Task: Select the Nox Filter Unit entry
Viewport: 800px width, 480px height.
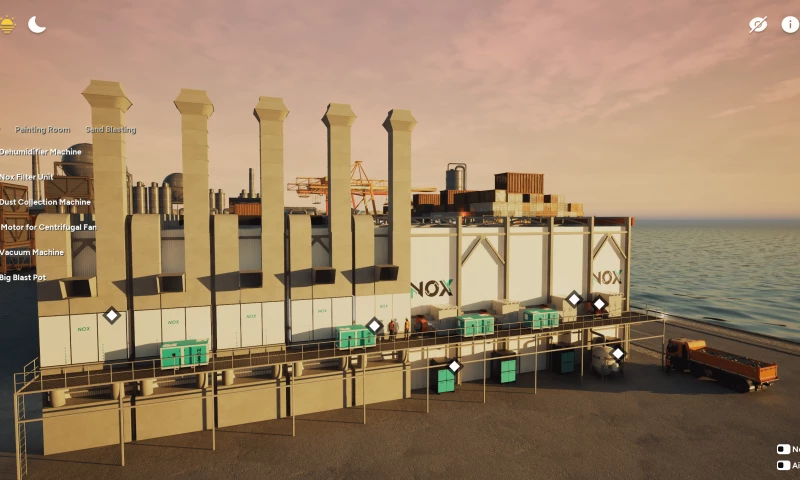Action: tap(27, 177)
